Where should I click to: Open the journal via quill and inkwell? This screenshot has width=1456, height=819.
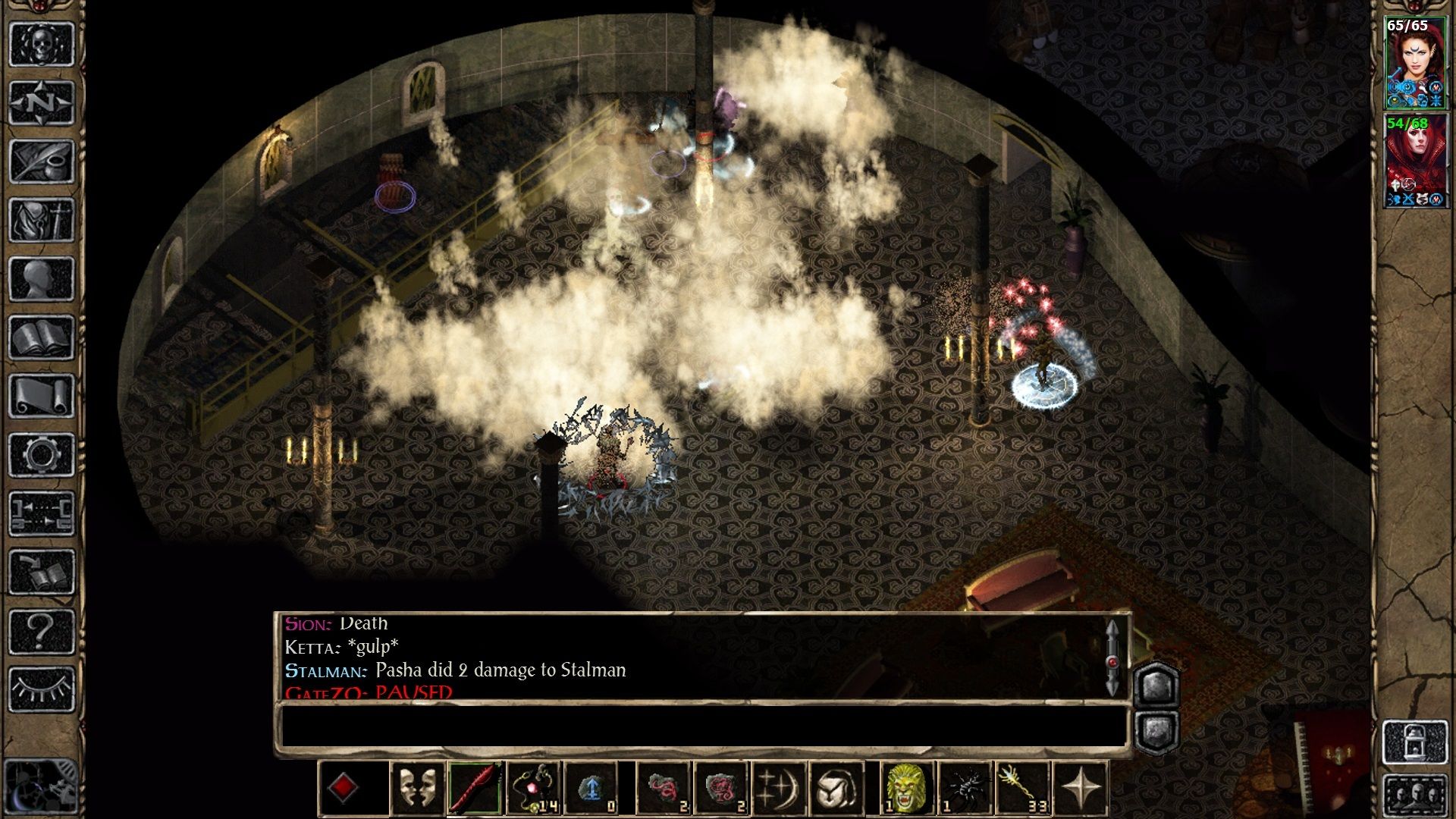pyautogui.click(x=41, y=161)
